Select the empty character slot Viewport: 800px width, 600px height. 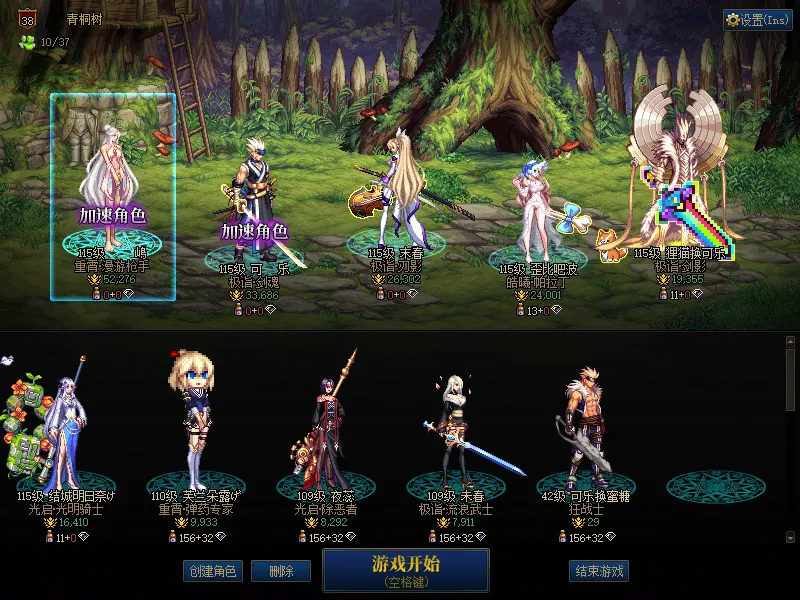tap(716, 485)
